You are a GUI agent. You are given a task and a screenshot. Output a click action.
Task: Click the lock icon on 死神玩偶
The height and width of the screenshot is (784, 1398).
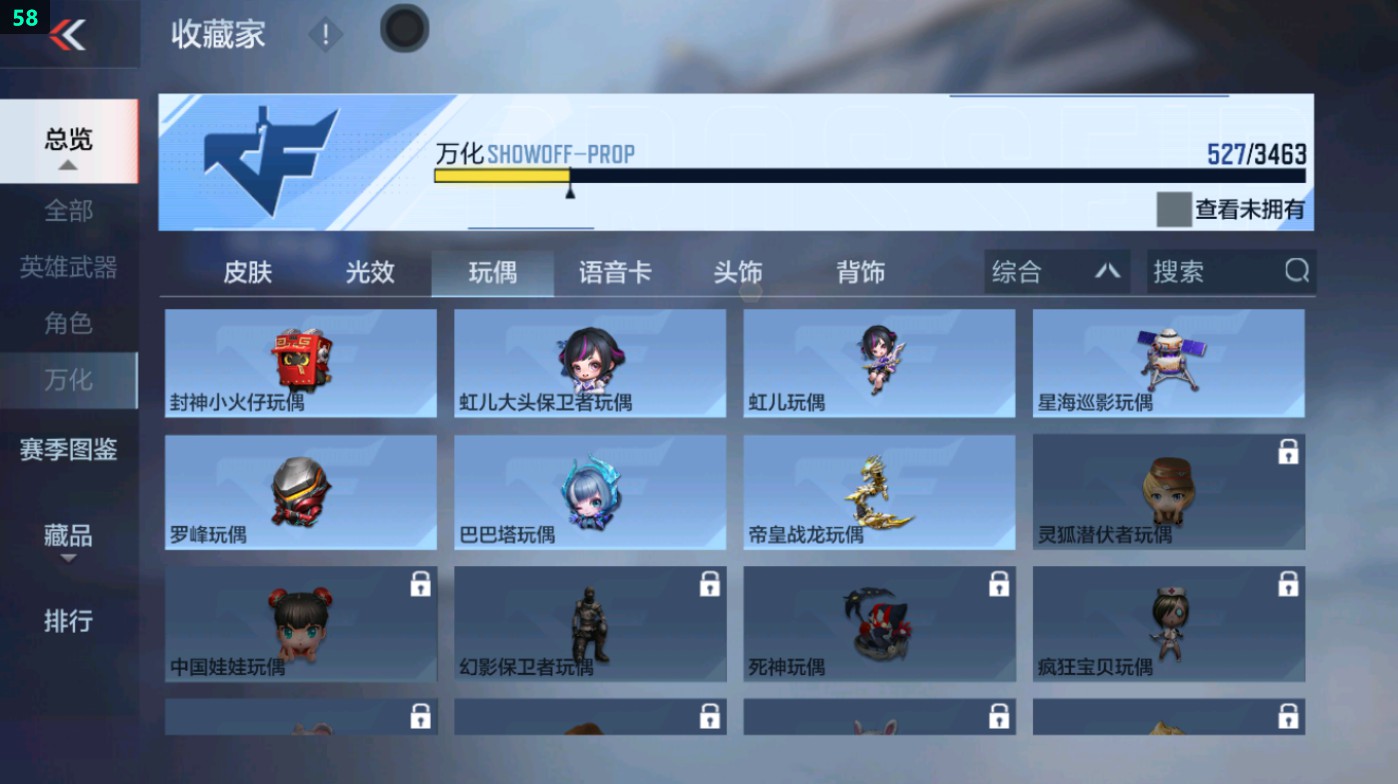pyautogui.click(x=999, y=584)
